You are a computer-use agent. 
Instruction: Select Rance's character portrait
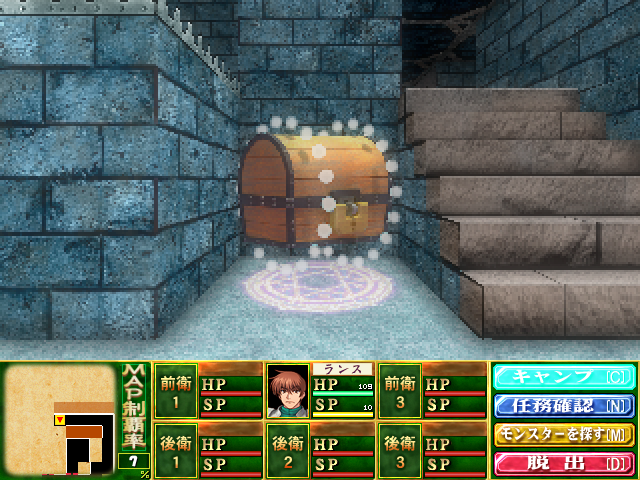[x=288, y=388]
